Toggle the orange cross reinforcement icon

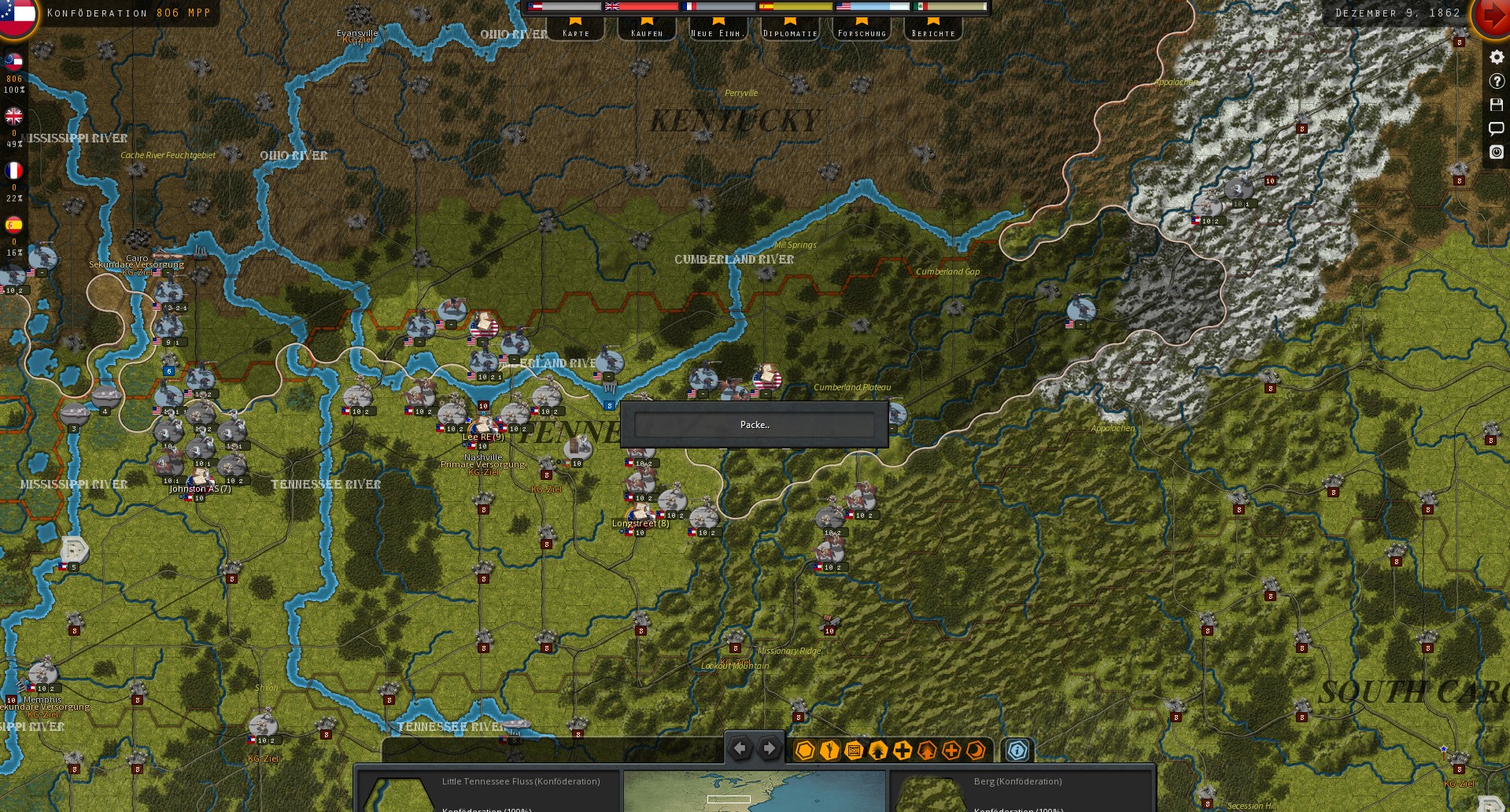(x=951, y=750)
